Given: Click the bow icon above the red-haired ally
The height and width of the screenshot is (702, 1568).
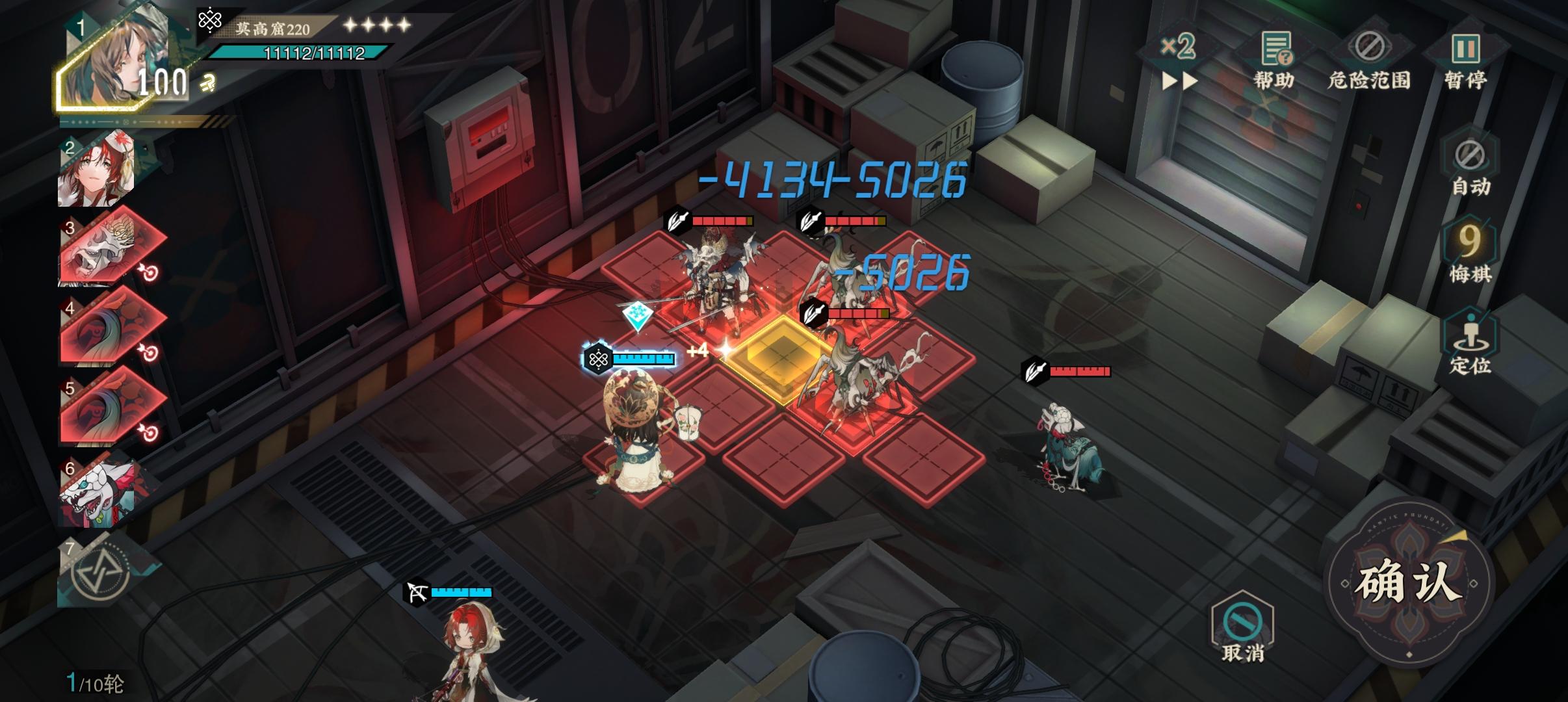Looking at the screenshot, I should coord(417,592).
